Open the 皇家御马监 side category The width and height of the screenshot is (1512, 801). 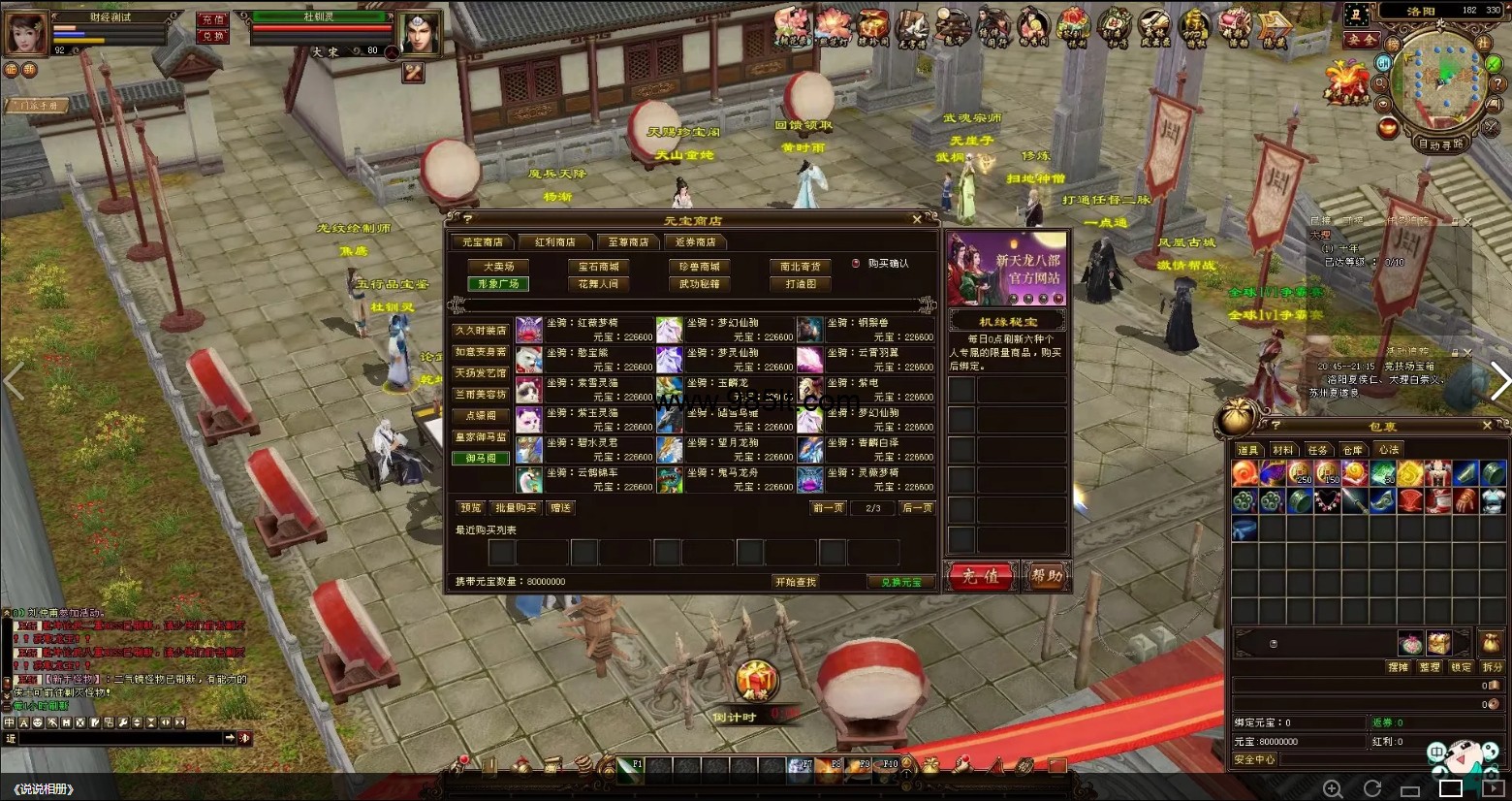tap(481, 437)
